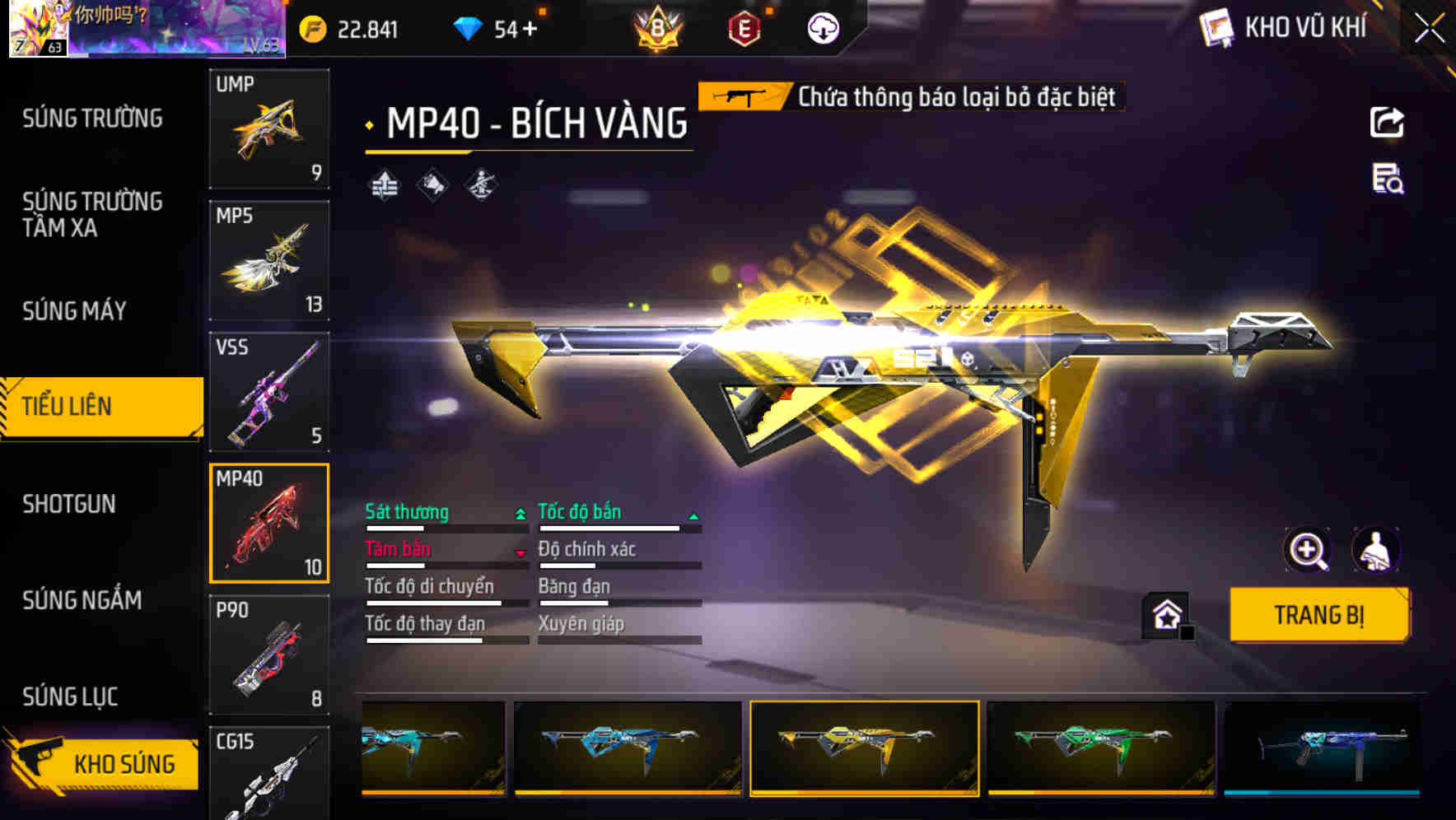Open the weapon upgrade icon below MP40 title

point(384,185)
